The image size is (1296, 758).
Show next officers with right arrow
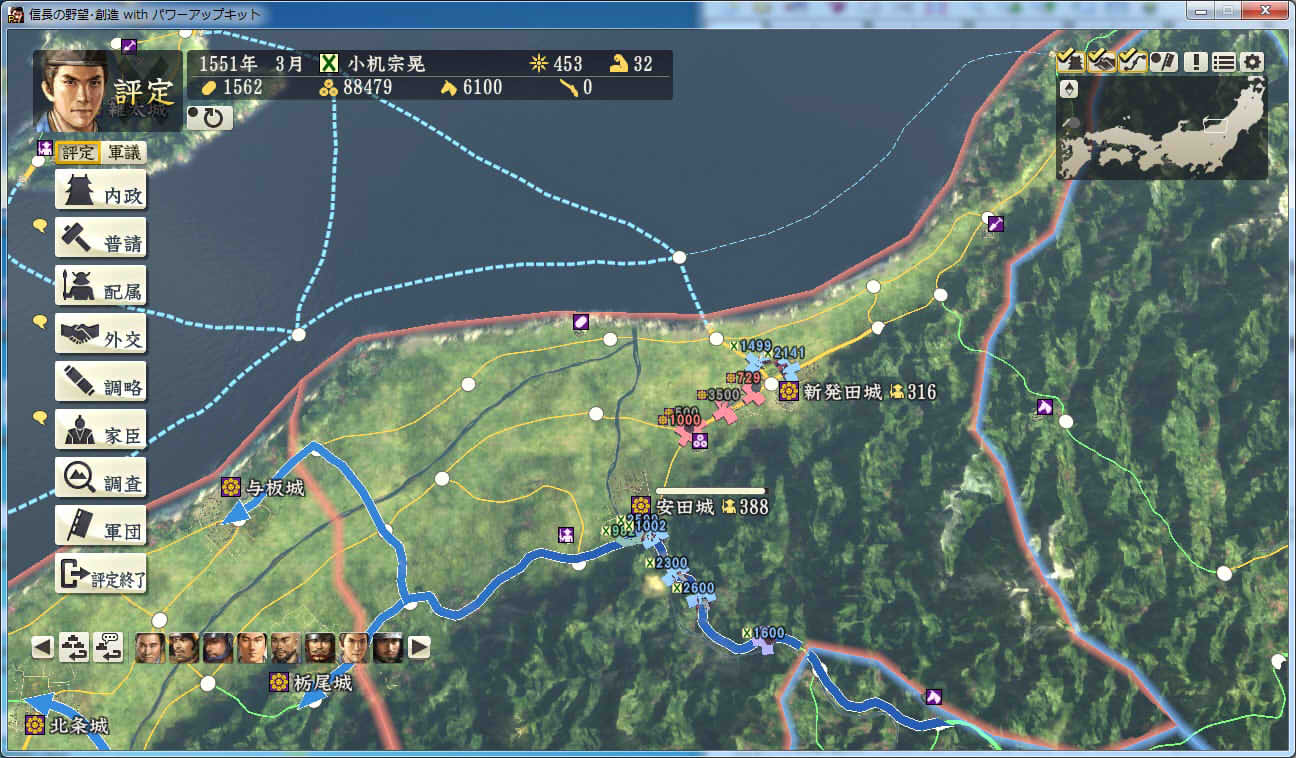[420, 647]
